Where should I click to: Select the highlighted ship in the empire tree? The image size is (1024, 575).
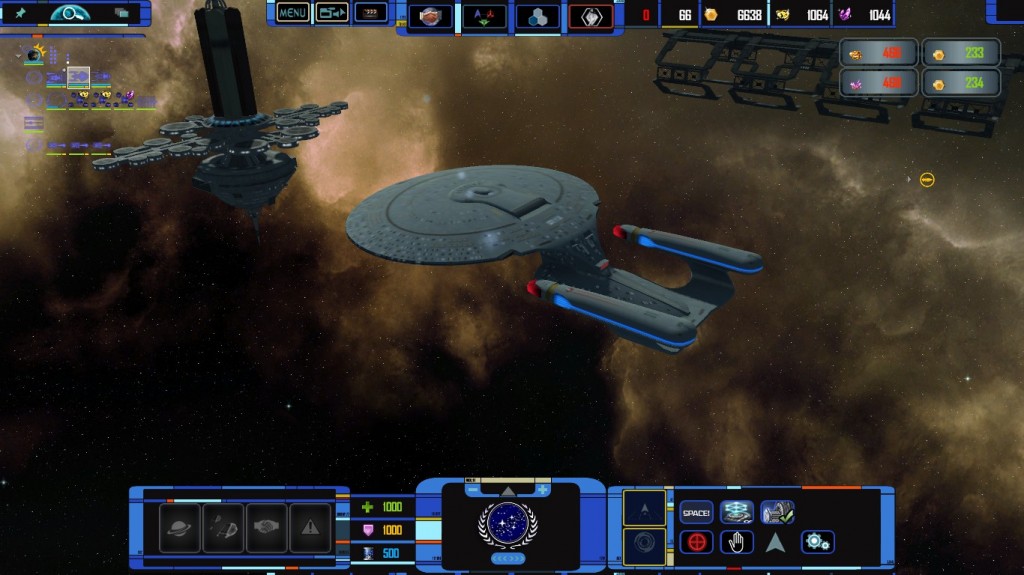[78, 76]
